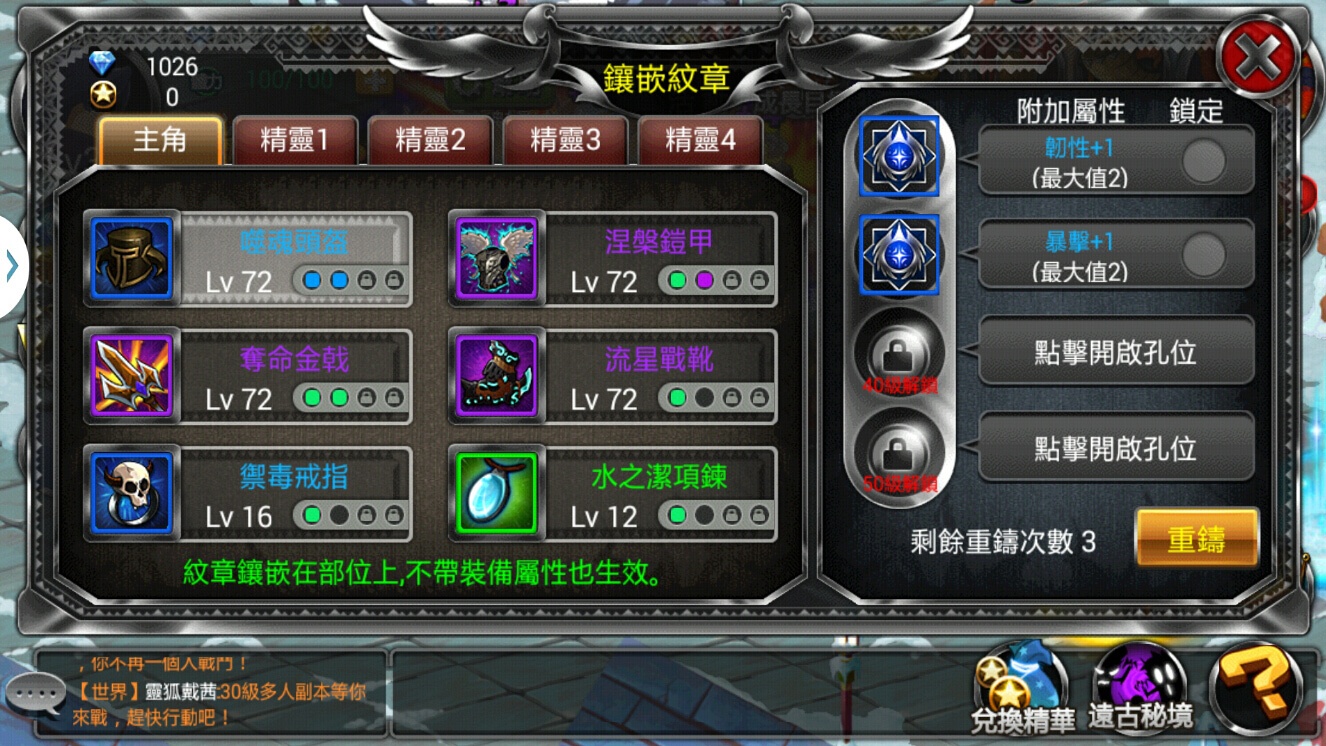1326x746 pixels.
Task: Click the topmost embedded gem icon
Action: click(x=899, y=155)
